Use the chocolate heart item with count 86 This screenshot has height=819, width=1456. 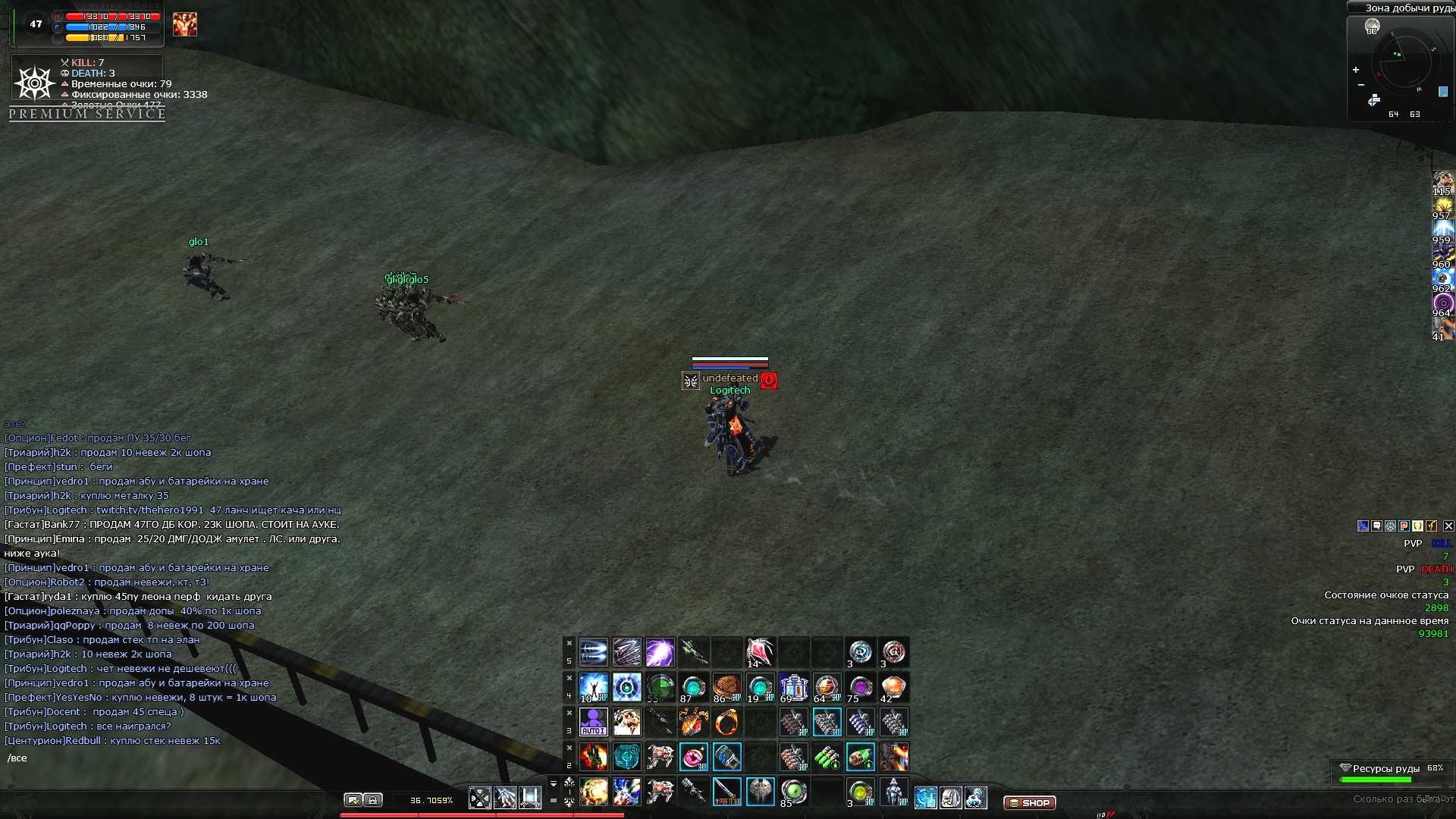726,687
